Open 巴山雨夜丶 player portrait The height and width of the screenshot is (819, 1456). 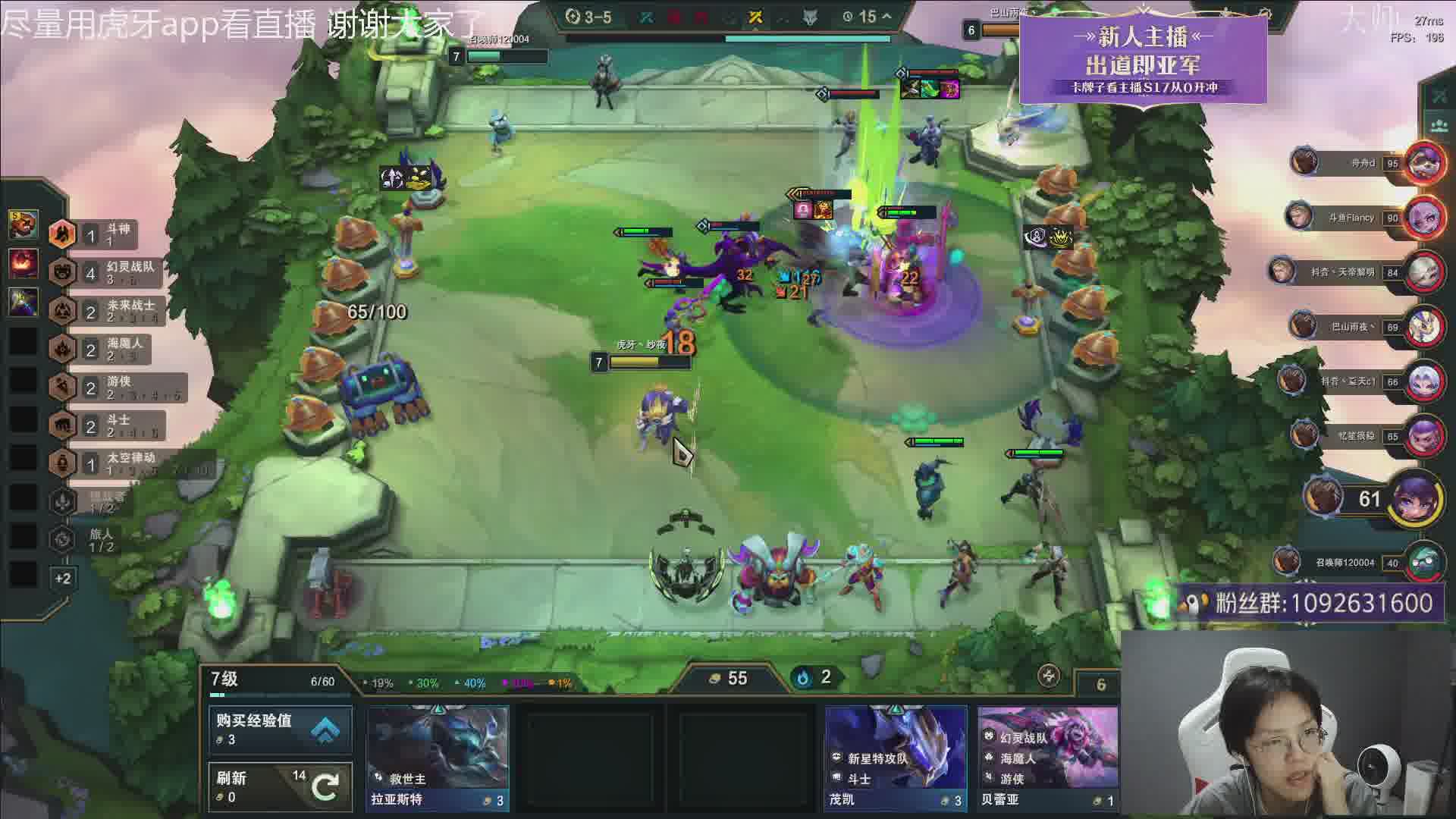(1423, 327)
